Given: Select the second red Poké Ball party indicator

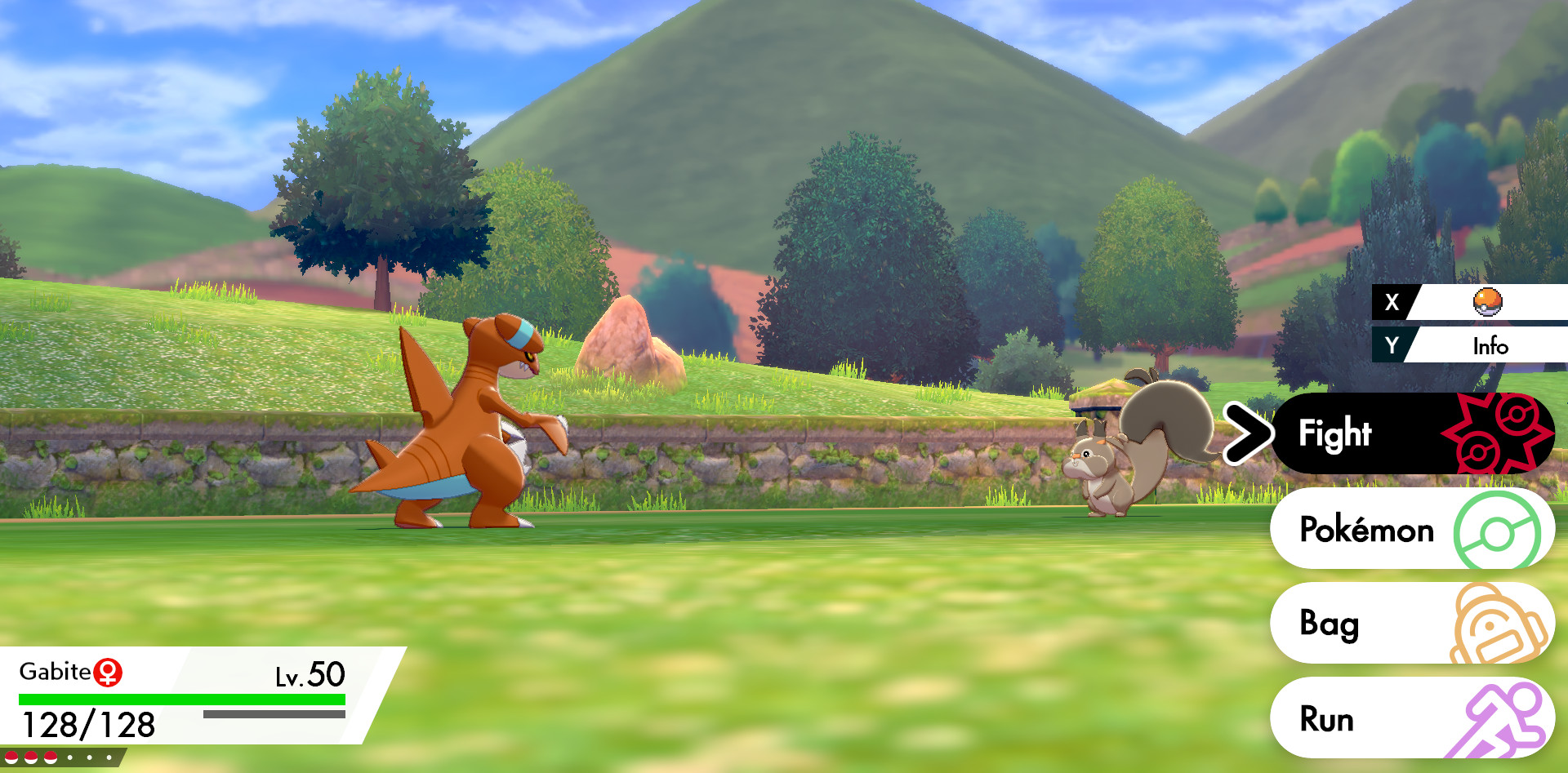Looking at the screenshot, I should tap(30, 758).
